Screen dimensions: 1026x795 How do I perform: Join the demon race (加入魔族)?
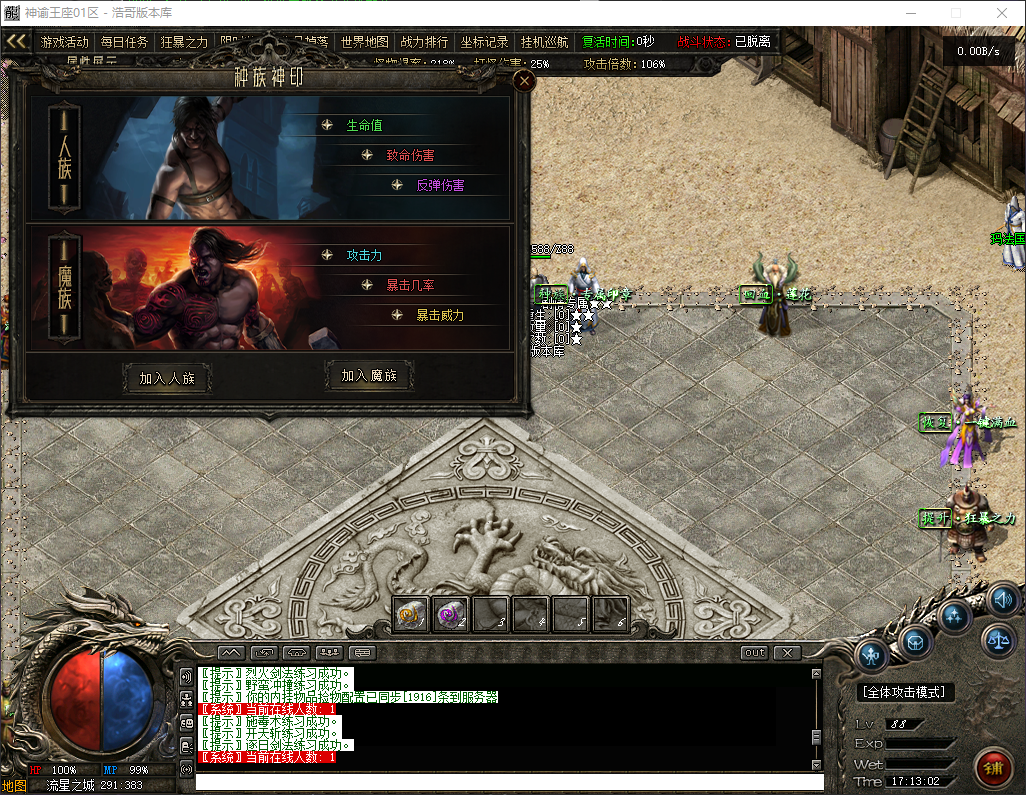click(369, 376)
